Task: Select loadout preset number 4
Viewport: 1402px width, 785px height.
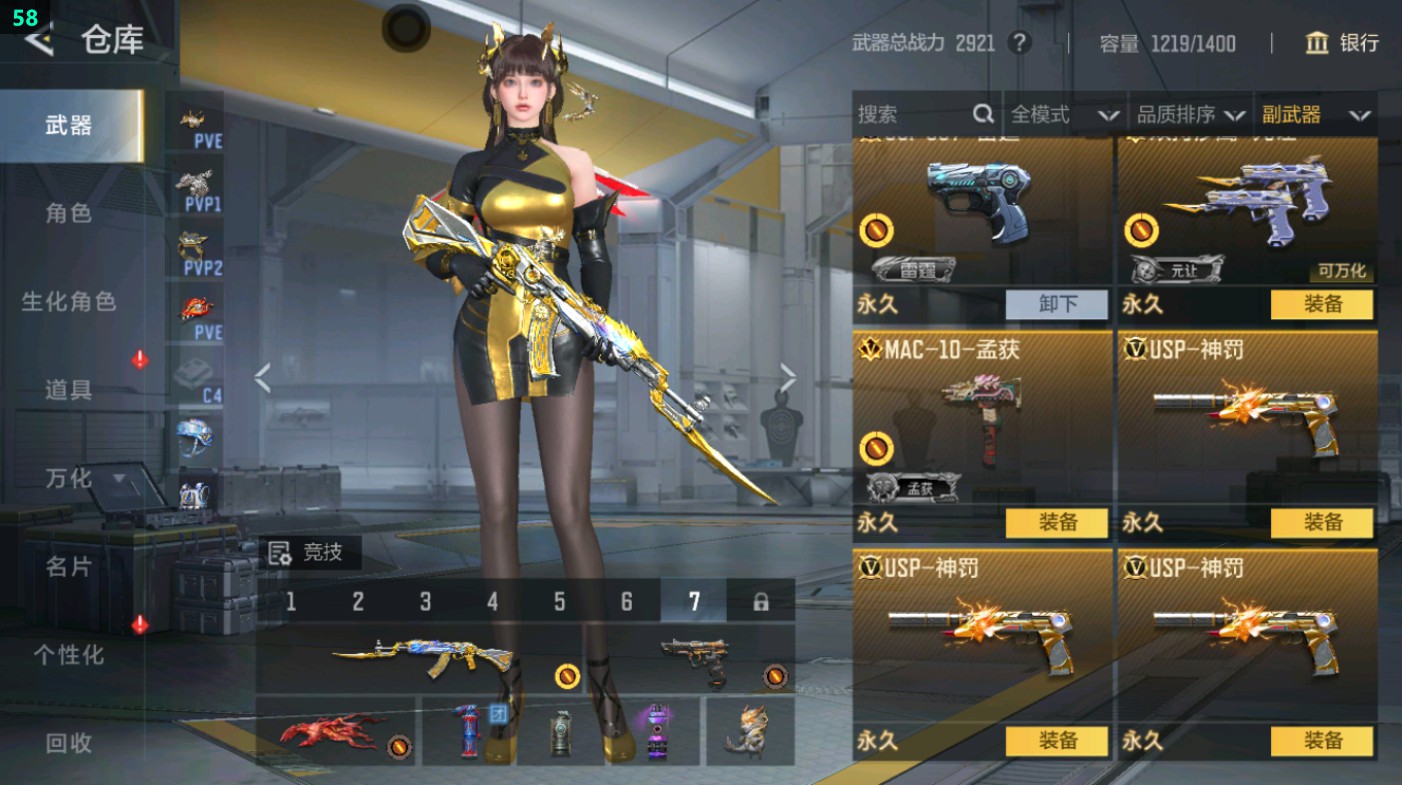Action: (x=490, y=601)
